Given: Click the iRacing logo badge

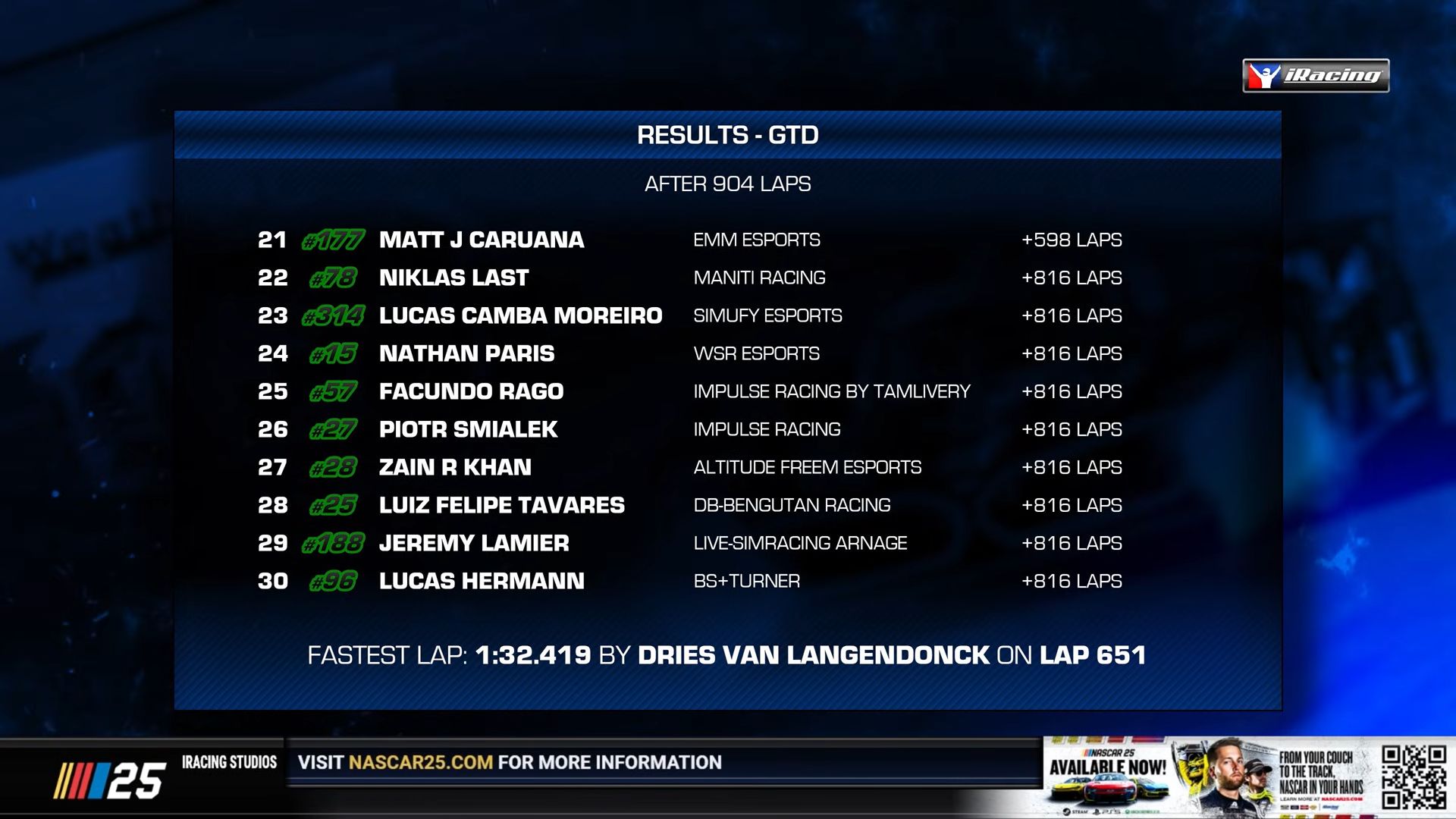Looking at the screenshot, I should click(1316, 75).
